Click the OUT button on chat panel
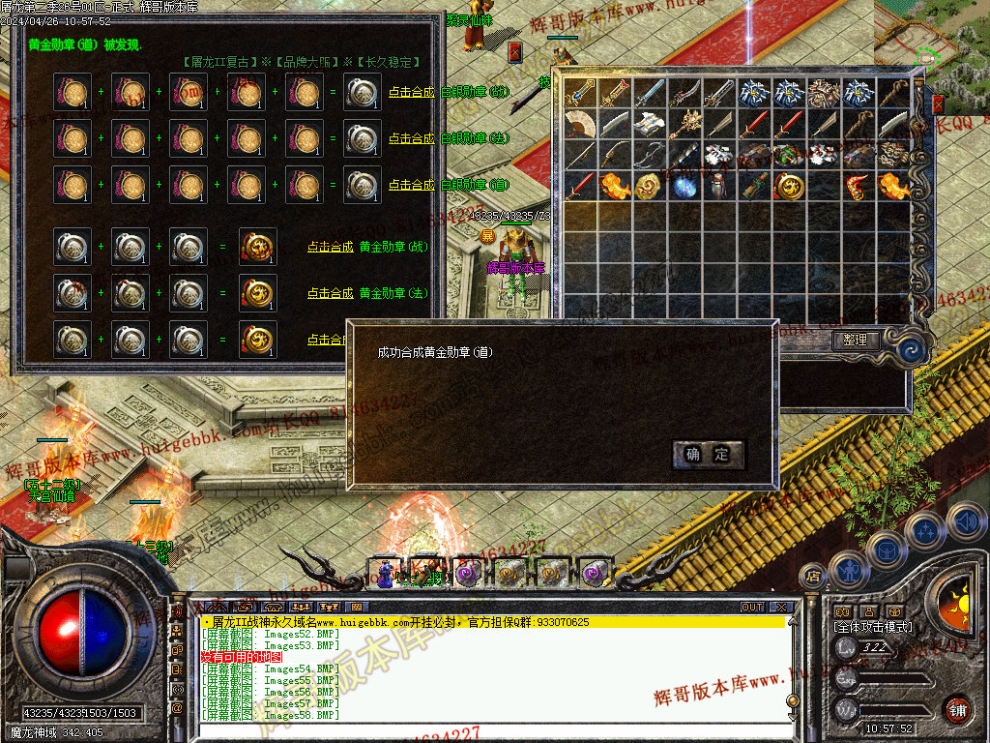This screenshot has width=990, height=743. coord(752,607)
